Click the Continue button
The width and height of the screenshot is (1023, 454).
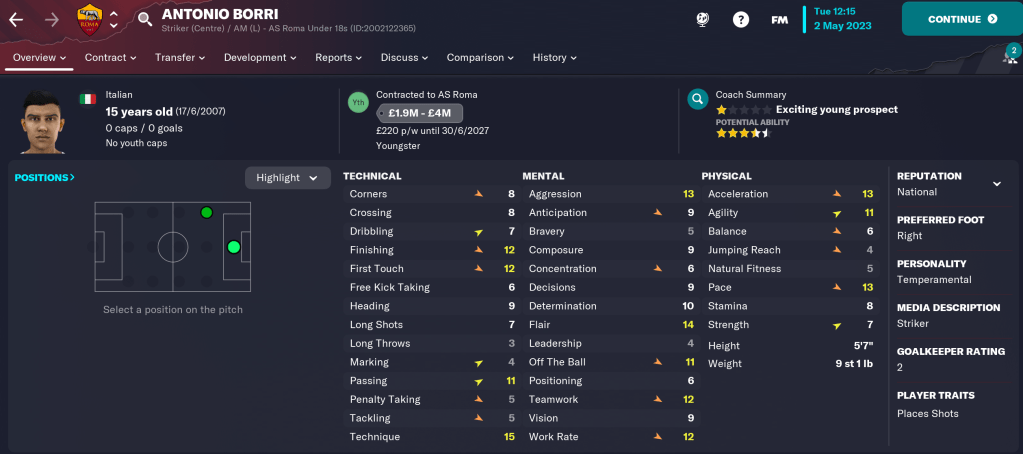pos(961,19)
